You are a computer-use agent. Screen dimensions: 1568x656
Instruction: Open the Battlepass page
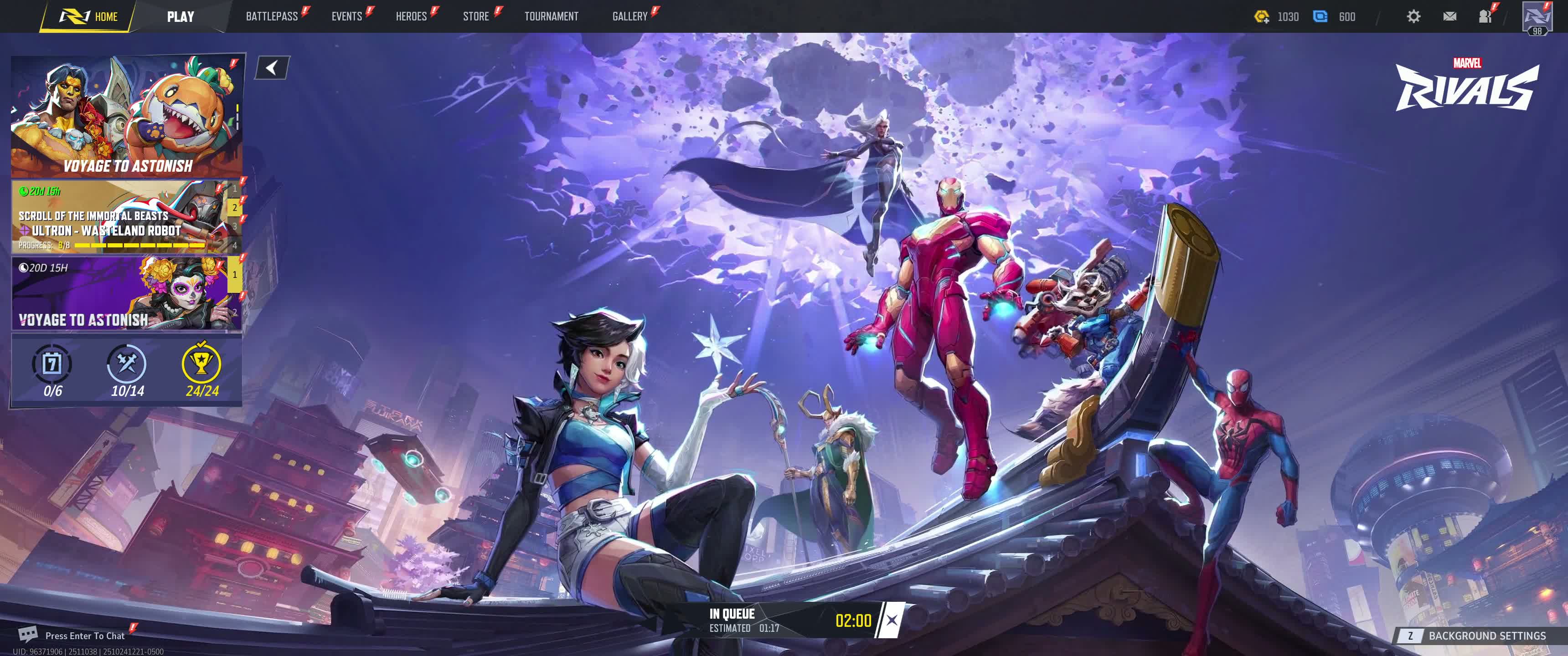point(272,16)
